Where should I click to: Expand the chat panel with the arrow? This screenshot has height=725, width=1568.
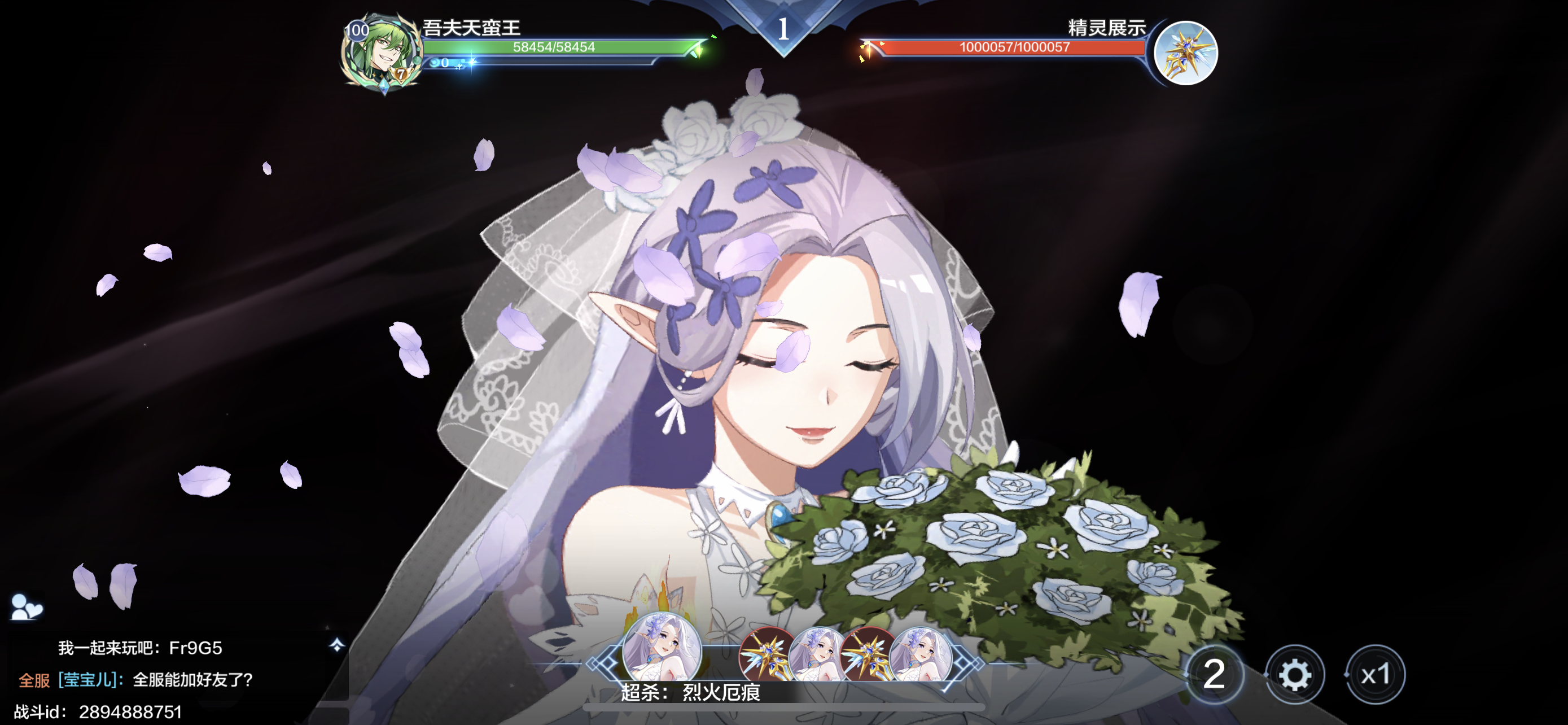[x=336, y=645]
